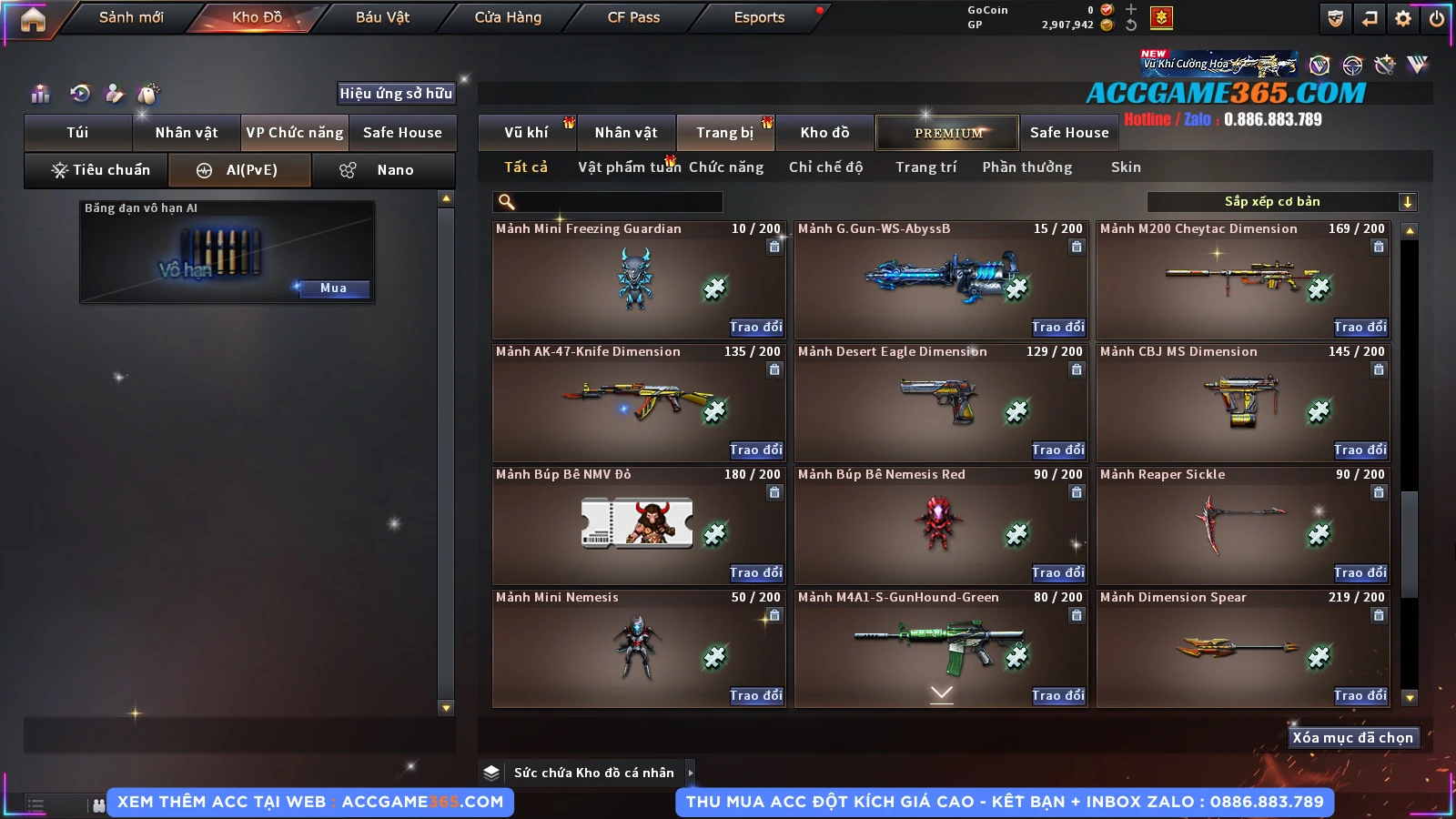
Task: Open the Sắp xếp cơ bản dropdown
Action: click(1281, 202)
